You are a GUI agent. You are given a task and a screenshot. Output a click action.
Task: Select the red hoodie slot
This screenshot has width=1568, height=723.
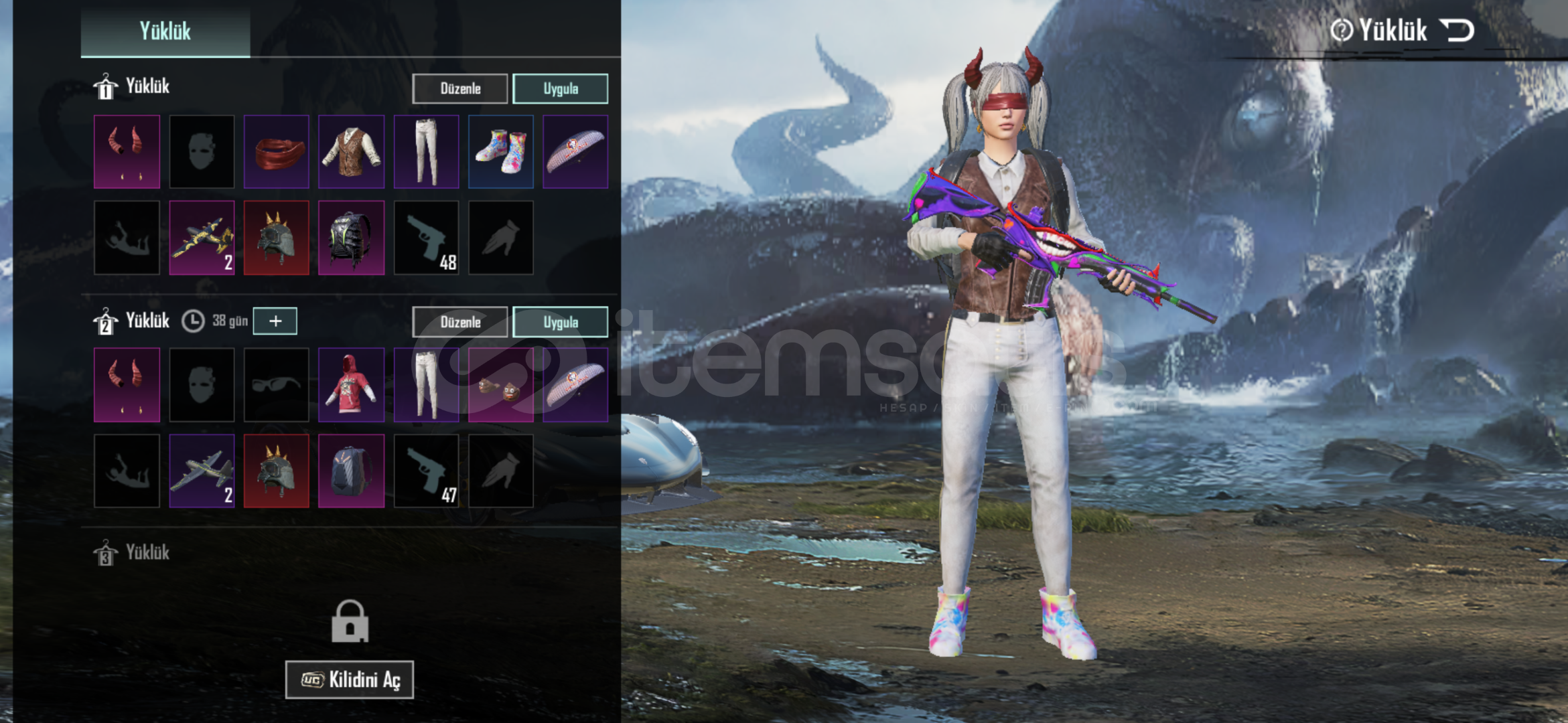click(352, 385)
